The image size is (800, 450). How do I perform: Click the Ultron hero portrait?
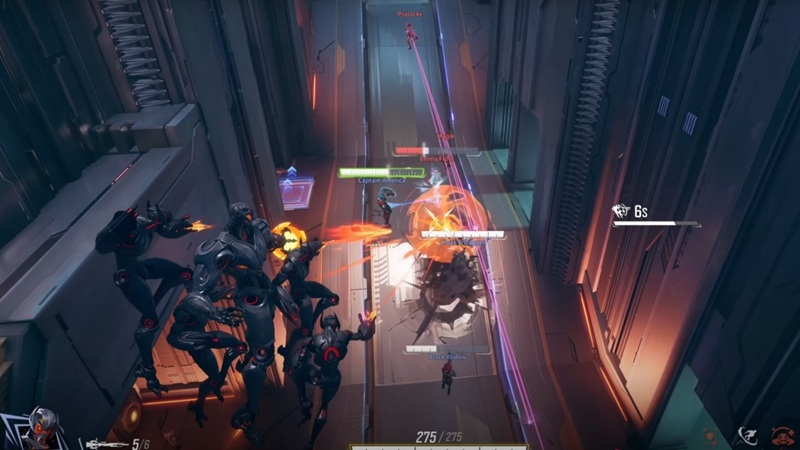[42, 427]
